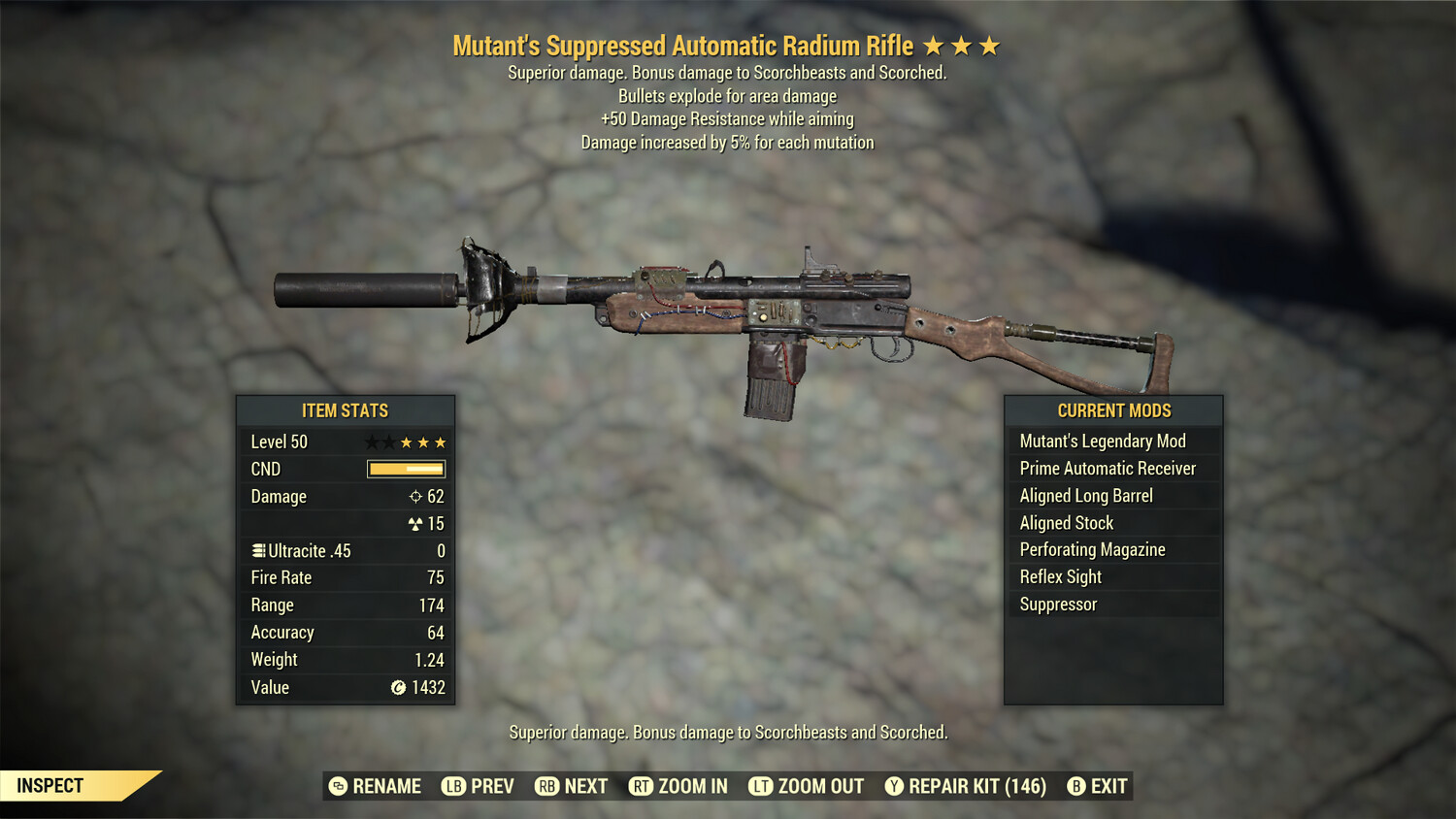
Task: Click the crosshair damage icon
Action: (417, 496)
